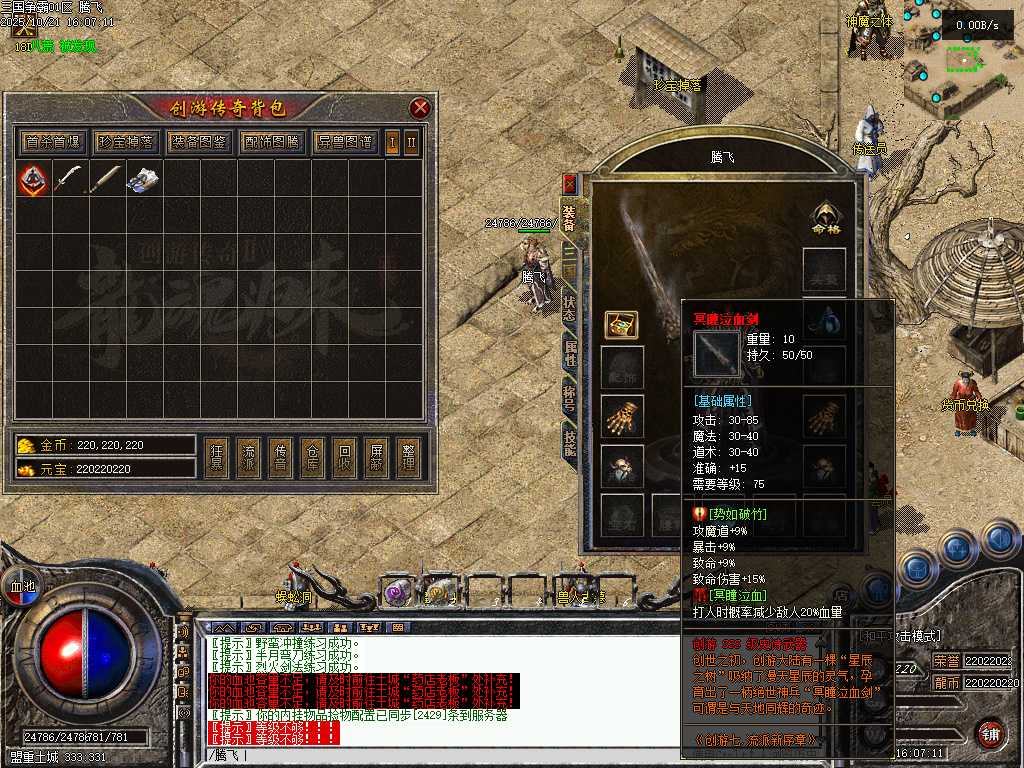
Task: Select the red-glowing armor item in the bag
Action: pos(34,178)
